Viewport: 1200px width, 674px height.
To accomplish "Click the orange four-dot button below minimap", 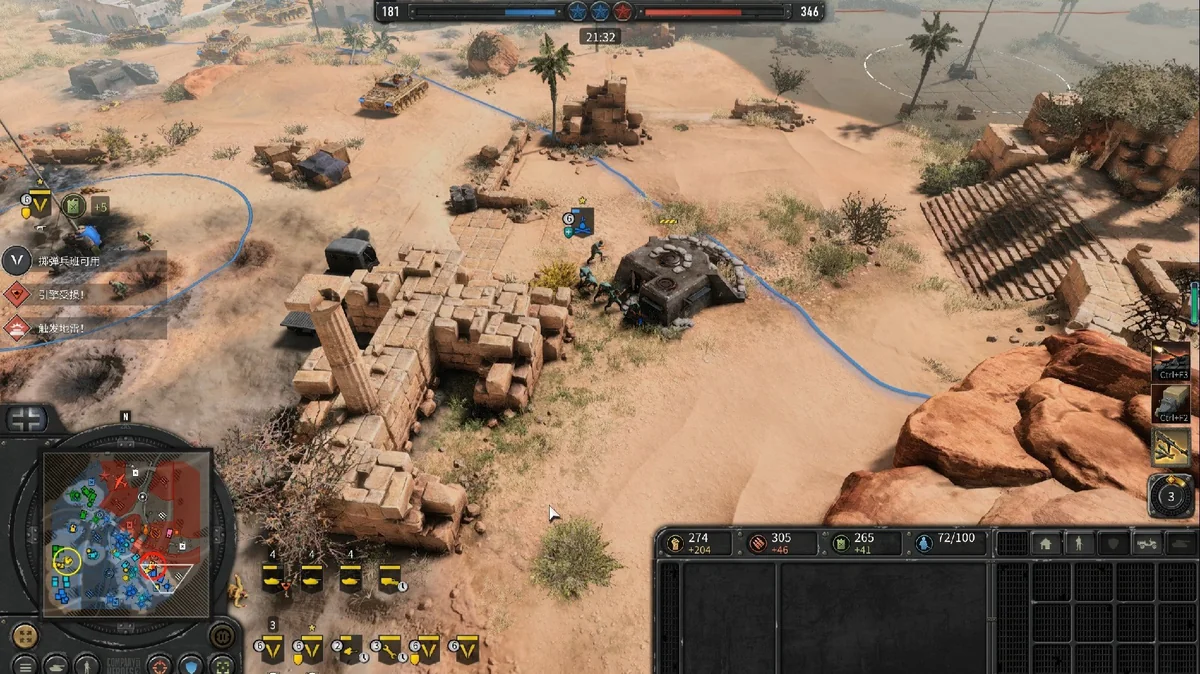I will pos(24,636).
